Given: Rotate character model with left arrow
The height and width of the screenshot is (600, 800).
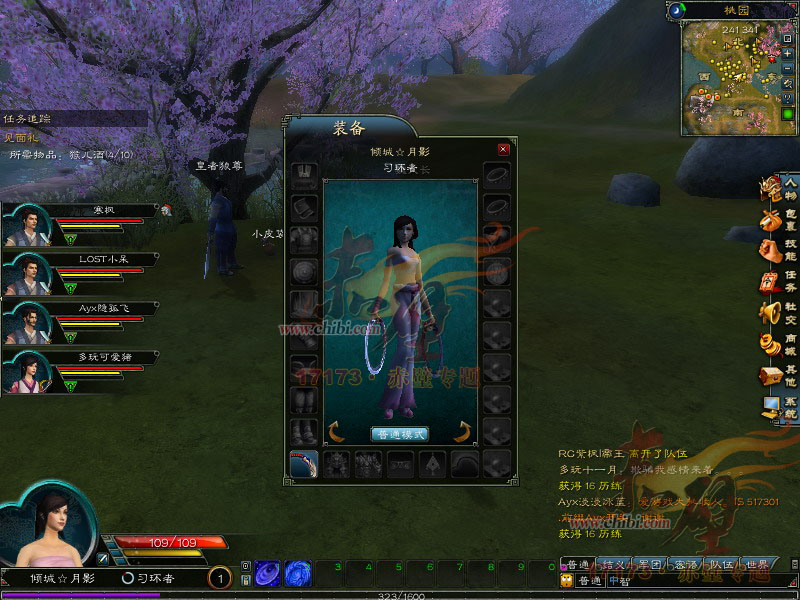Looking at the screenshot, I should click(336, 432).
